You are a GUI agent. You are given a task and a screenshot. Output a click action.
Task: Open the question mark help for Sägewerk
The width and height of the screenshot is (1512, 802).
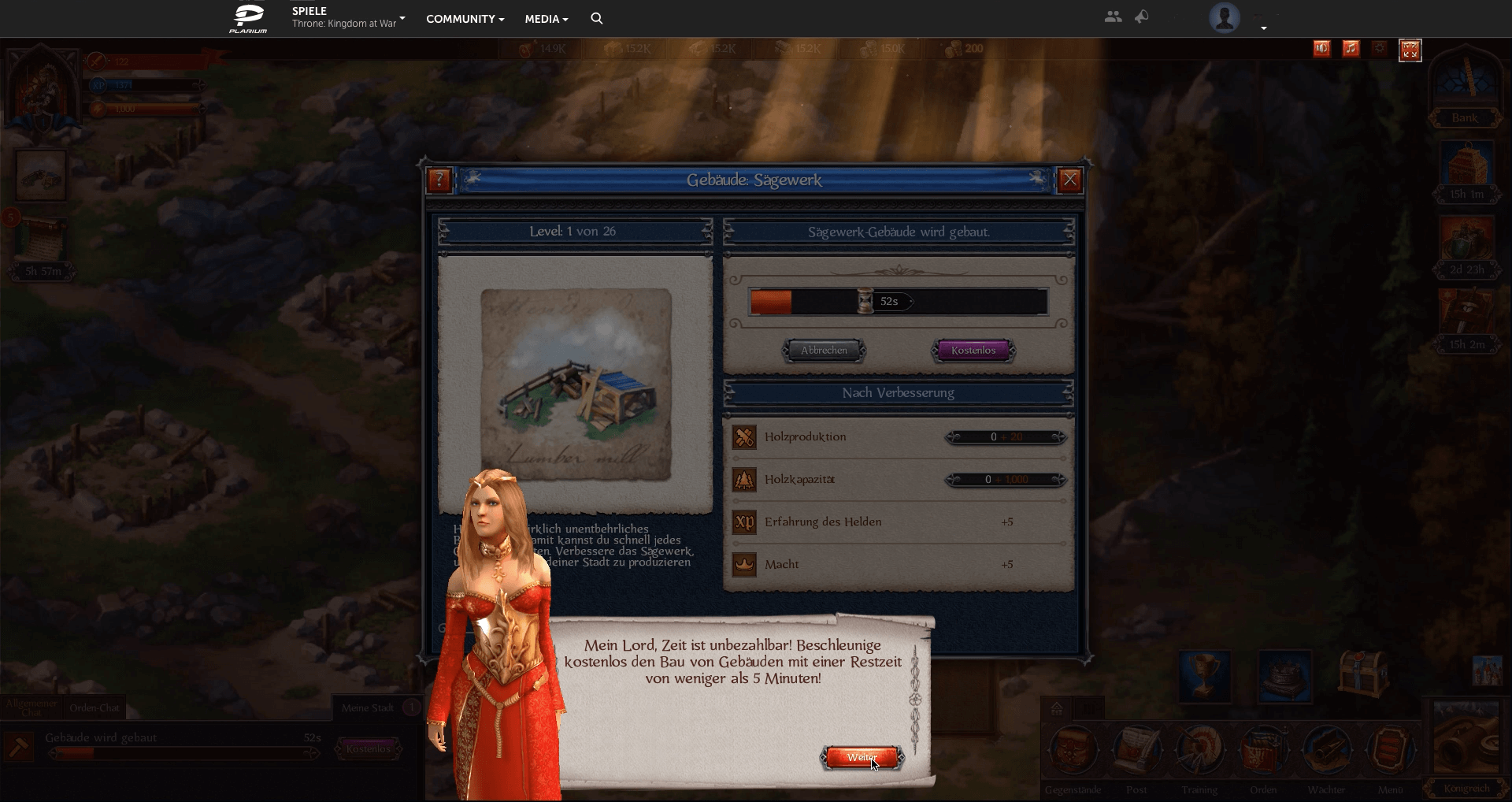click(x=439, y=180)
